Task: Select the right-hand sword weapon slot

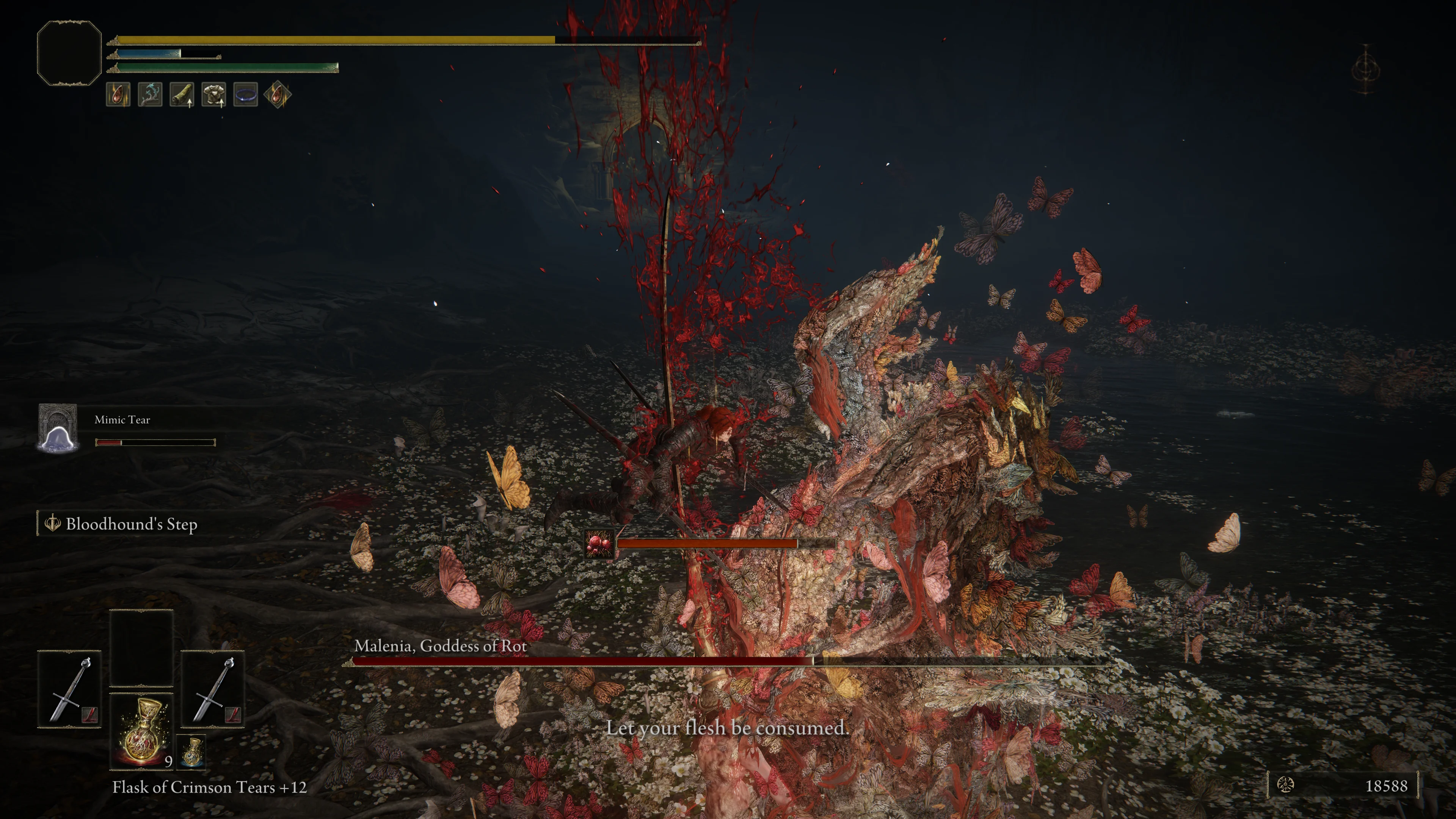Action: point(212,689)
